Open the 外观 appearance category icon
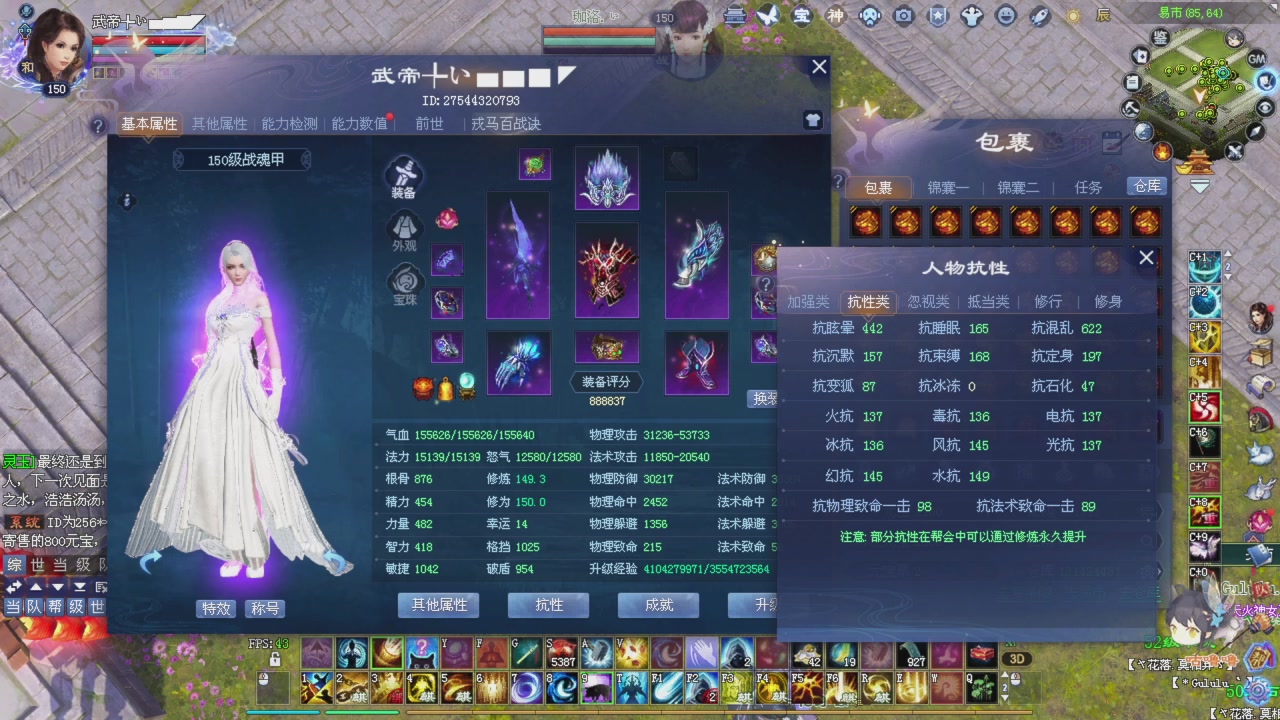The width and height of the screenshot is (1280, 720). [x=405, y=228]
